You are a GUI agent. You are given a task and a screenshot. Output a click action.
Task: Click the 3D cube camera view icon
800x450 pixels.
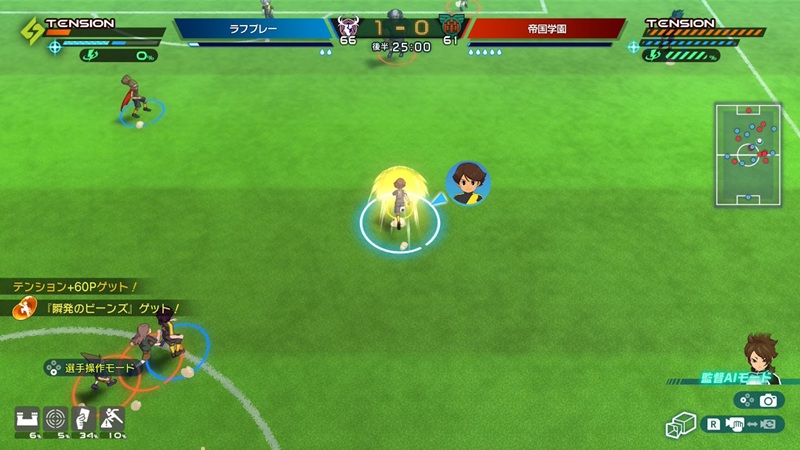680,426
